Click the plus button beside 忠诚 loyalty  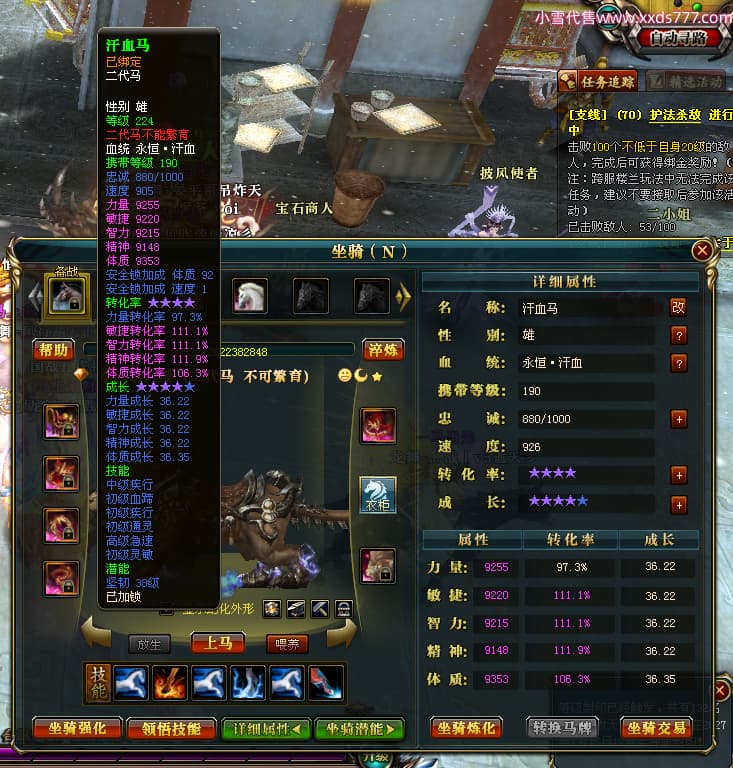pos(679,419)
